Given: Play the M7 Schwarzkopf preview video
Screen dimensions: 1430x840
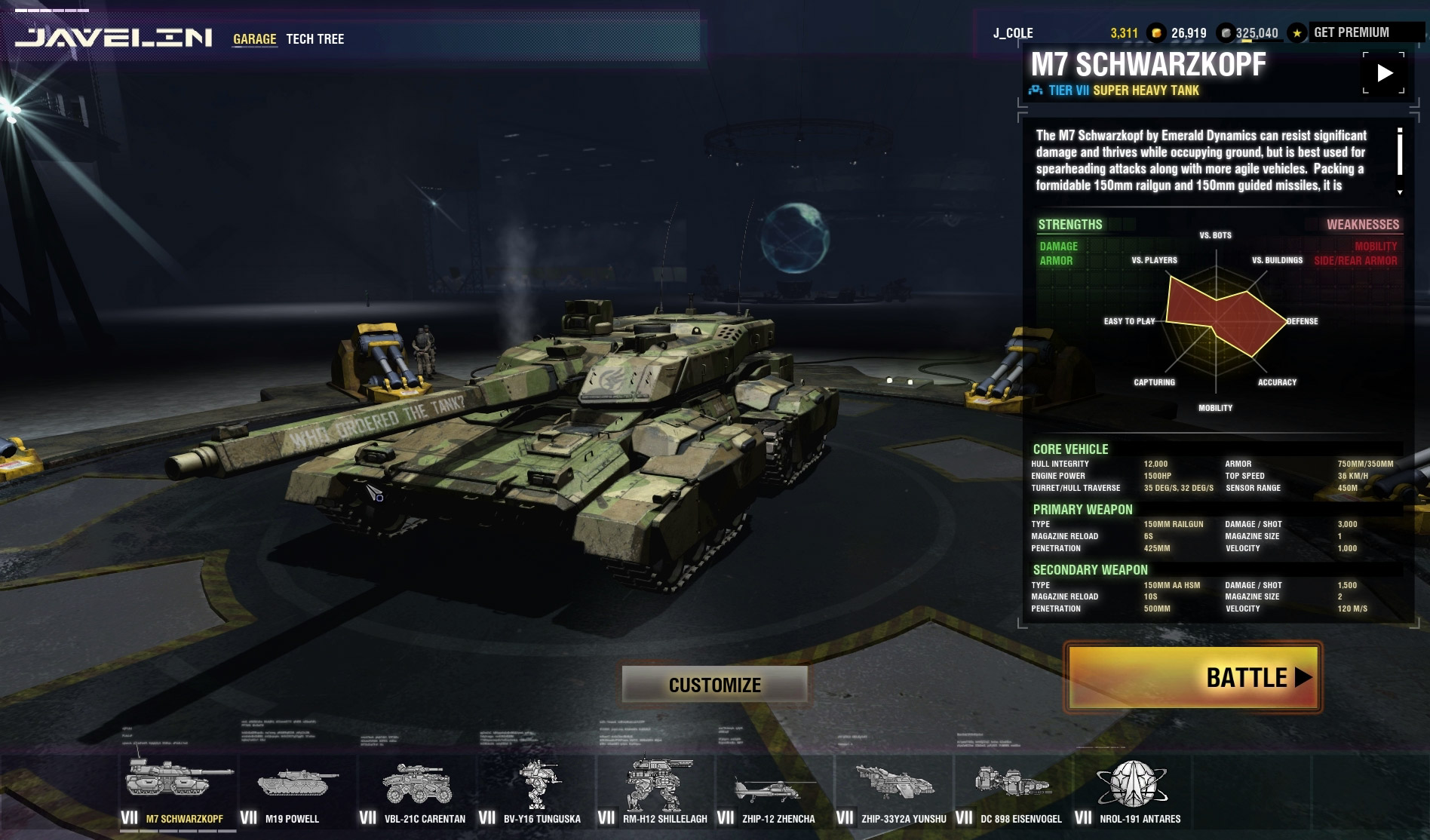Looking at the screenshot, I should [1384, 73].
